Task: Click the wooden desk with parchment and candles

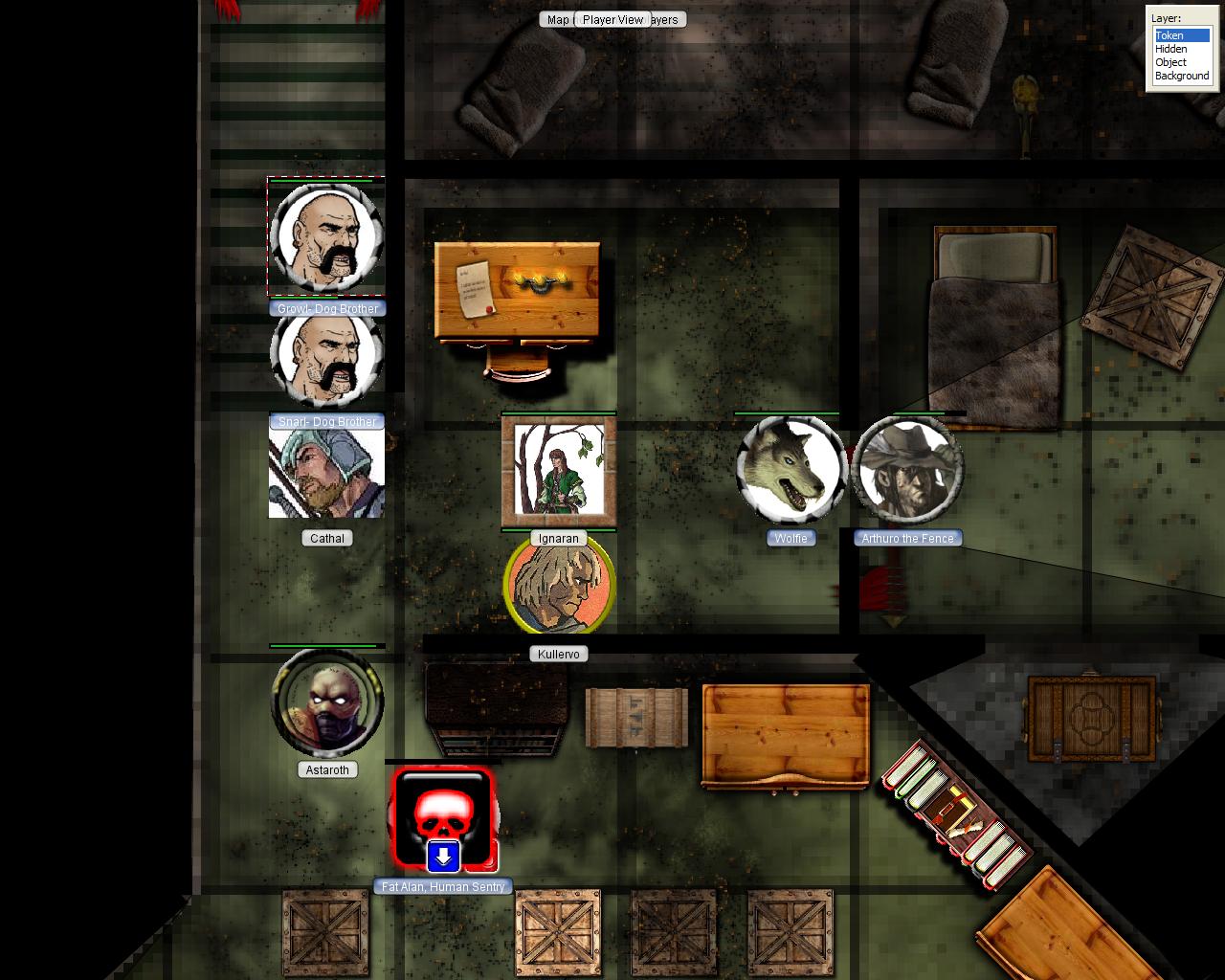Action: (x=517, y=287)
